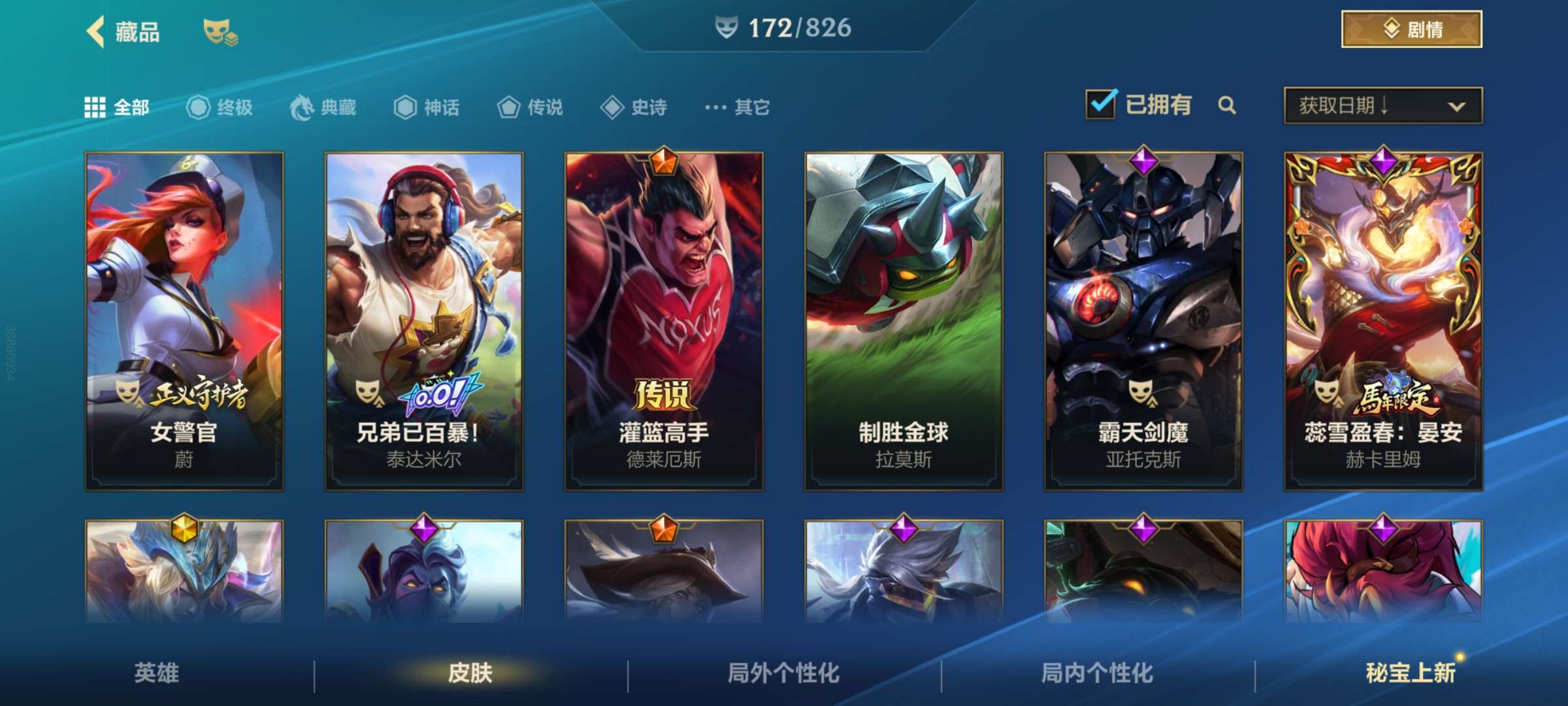Uncheck the 已拥有 ownership checkbox
This screenshot has height=706, width=1568.
pyautogui.click(x=1101, y=104)
